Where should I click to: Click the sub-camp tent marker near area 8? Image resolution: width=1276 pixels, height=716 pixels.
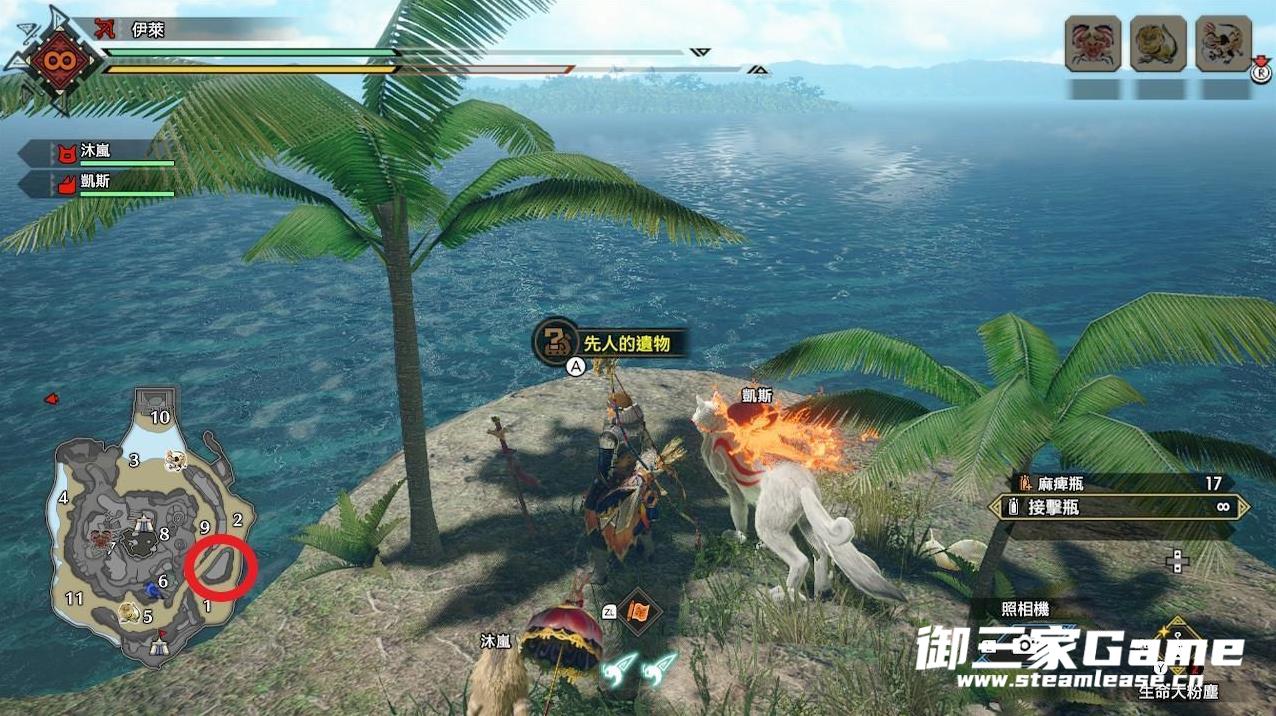pos(145,522)
